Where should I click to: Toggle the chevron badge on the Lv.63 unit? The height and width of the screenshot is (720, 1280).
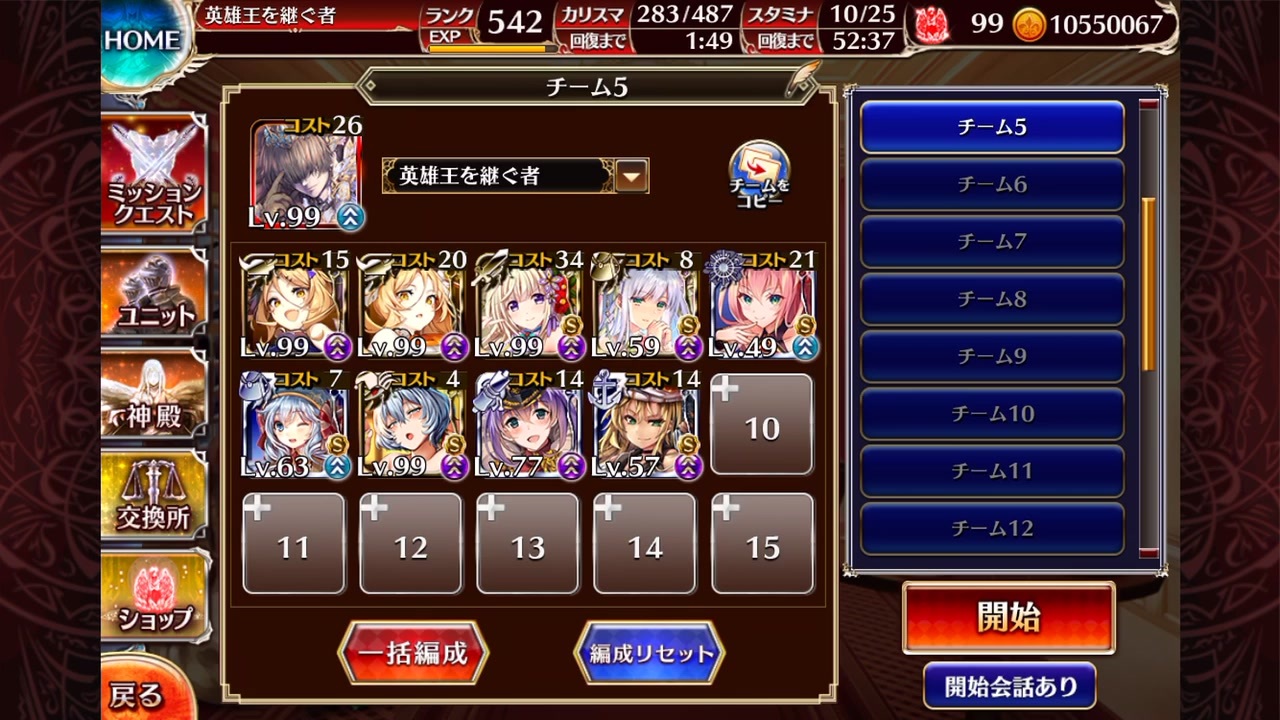(337, 467)
